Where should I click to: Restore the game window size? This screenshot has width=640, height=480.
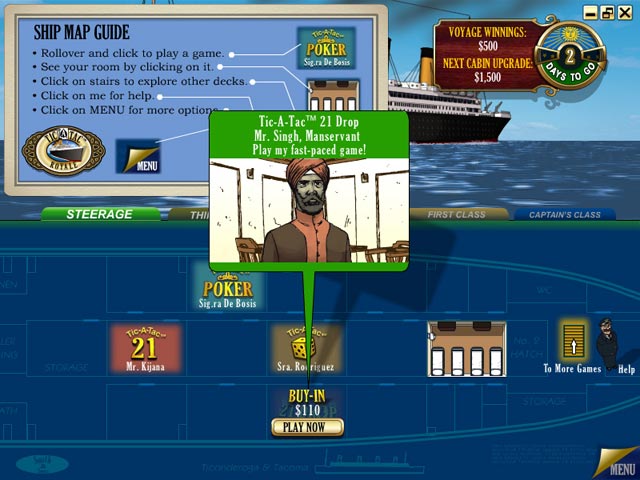(x=607, y=12)
